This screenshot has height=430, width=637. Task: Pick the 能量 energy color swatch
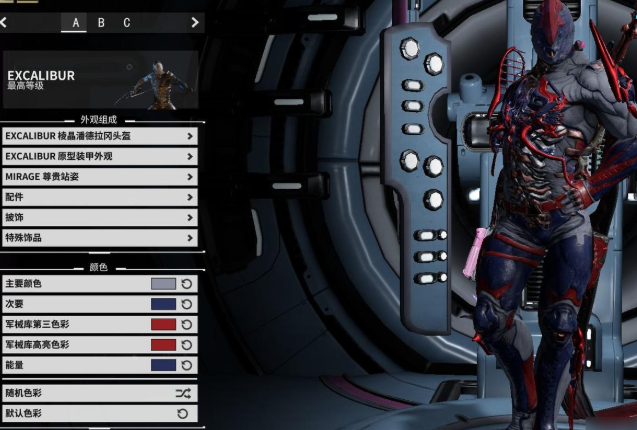[163, 365]
